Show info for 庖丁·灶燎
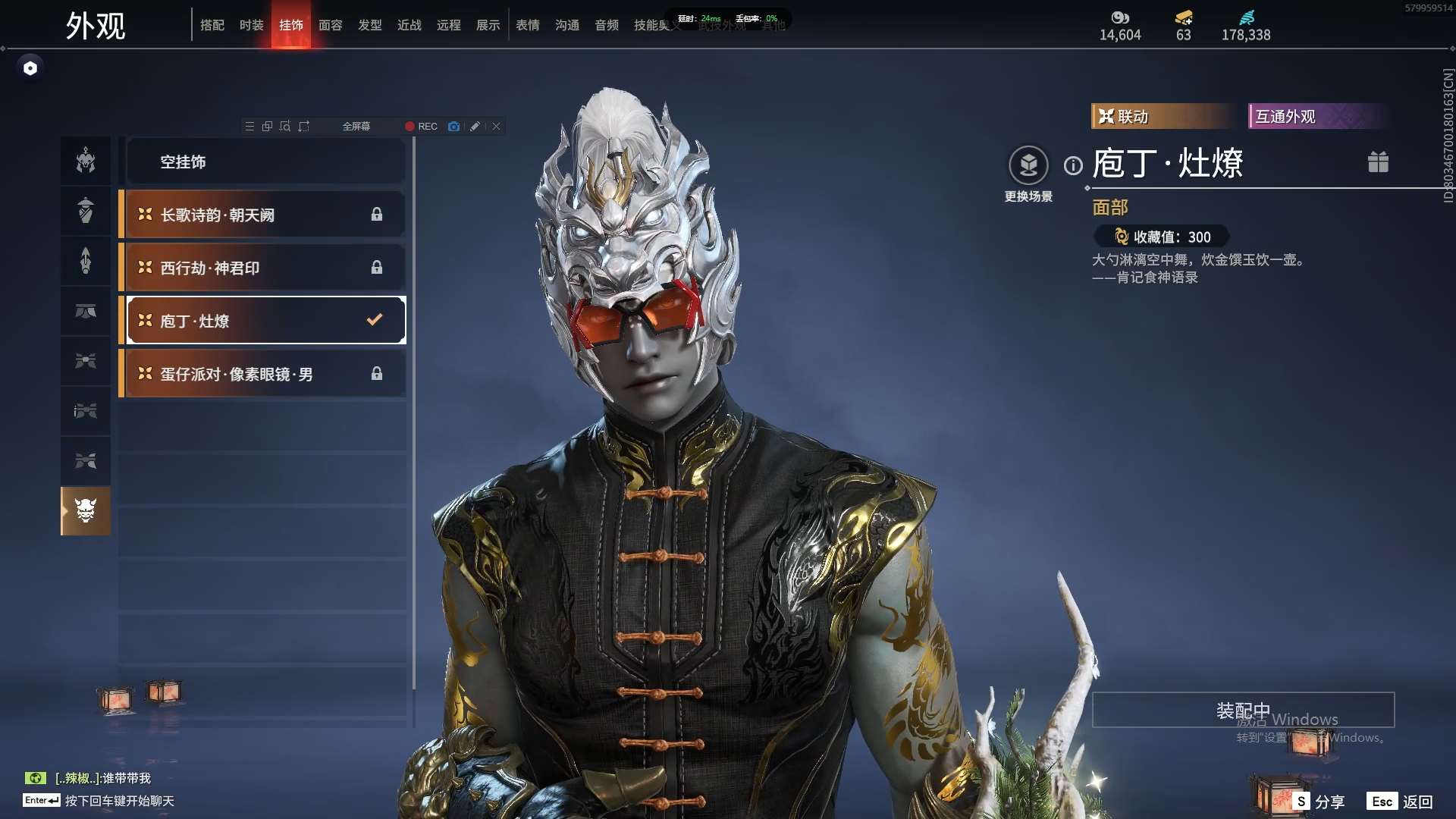The height and width of the screenshot is (819, 1456). point(1073,165)
